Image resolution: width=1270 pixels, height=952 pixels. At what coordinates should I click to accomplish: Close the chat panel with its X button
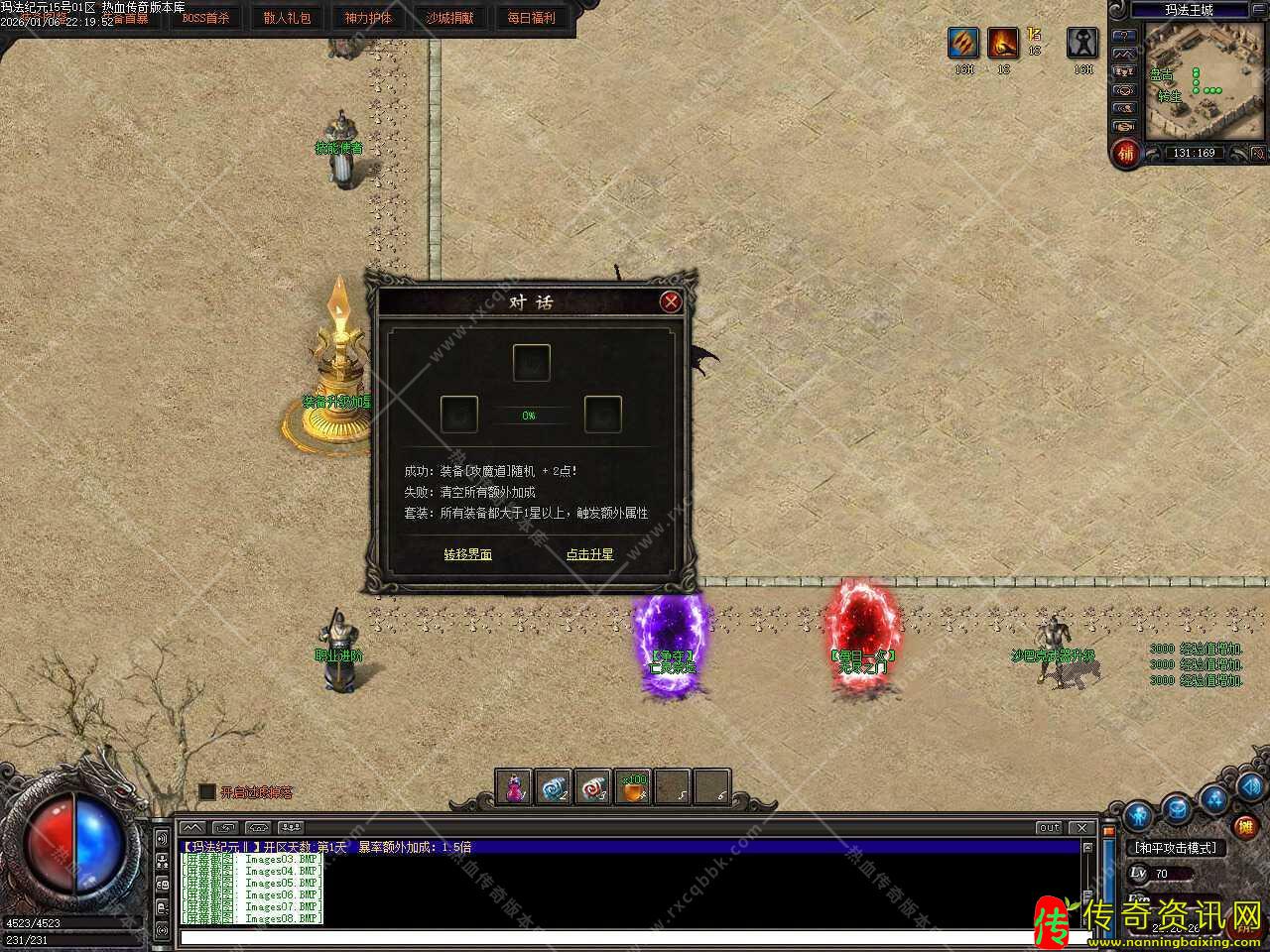click(x=1081, y=827)
